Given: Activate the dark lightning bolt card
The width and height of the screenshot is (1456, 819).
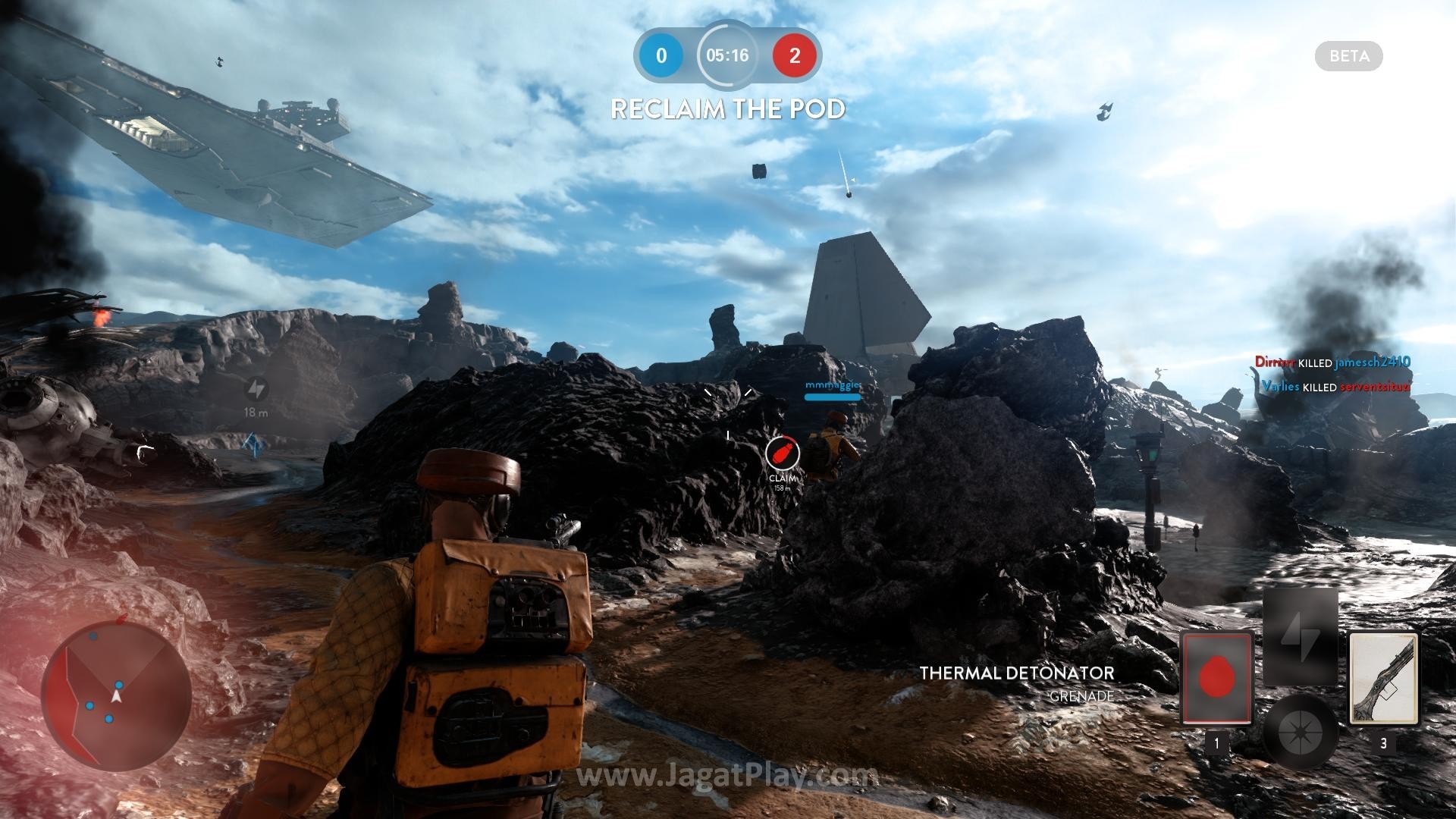Looking at the screenshot, I should click(1300, 637).
